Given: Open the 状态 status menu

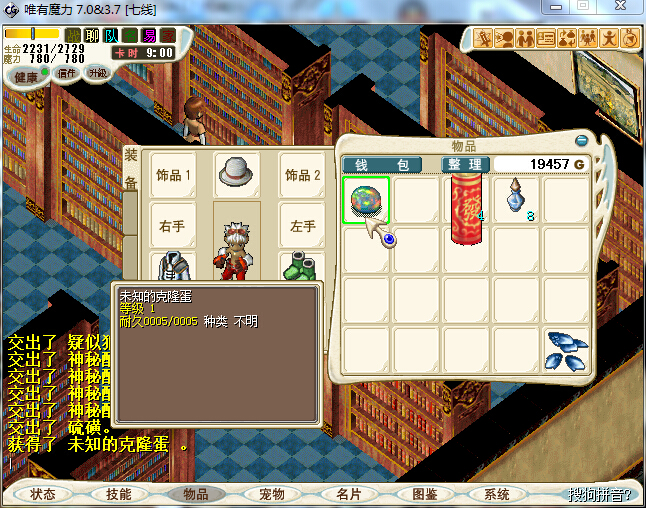Looking at the screenshot, I should coord(43,494).
